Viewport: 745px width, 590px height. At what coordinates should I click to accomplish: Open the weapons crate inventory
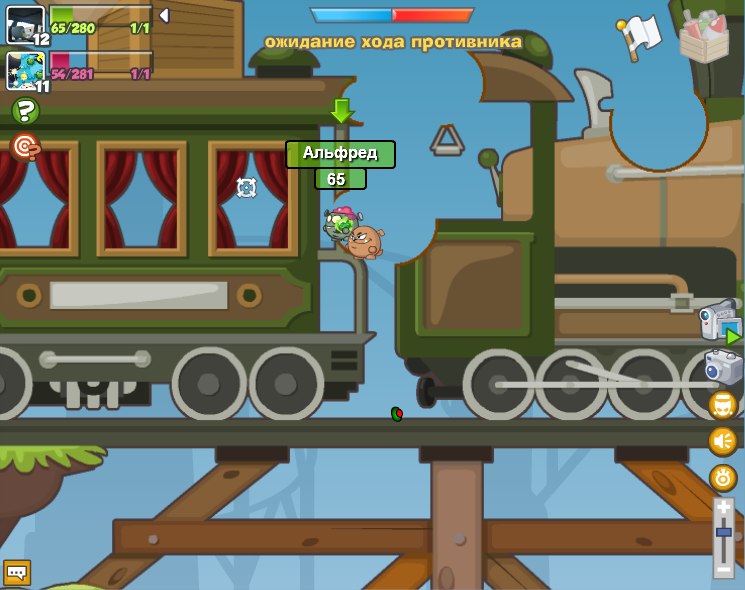coord(704,36)
